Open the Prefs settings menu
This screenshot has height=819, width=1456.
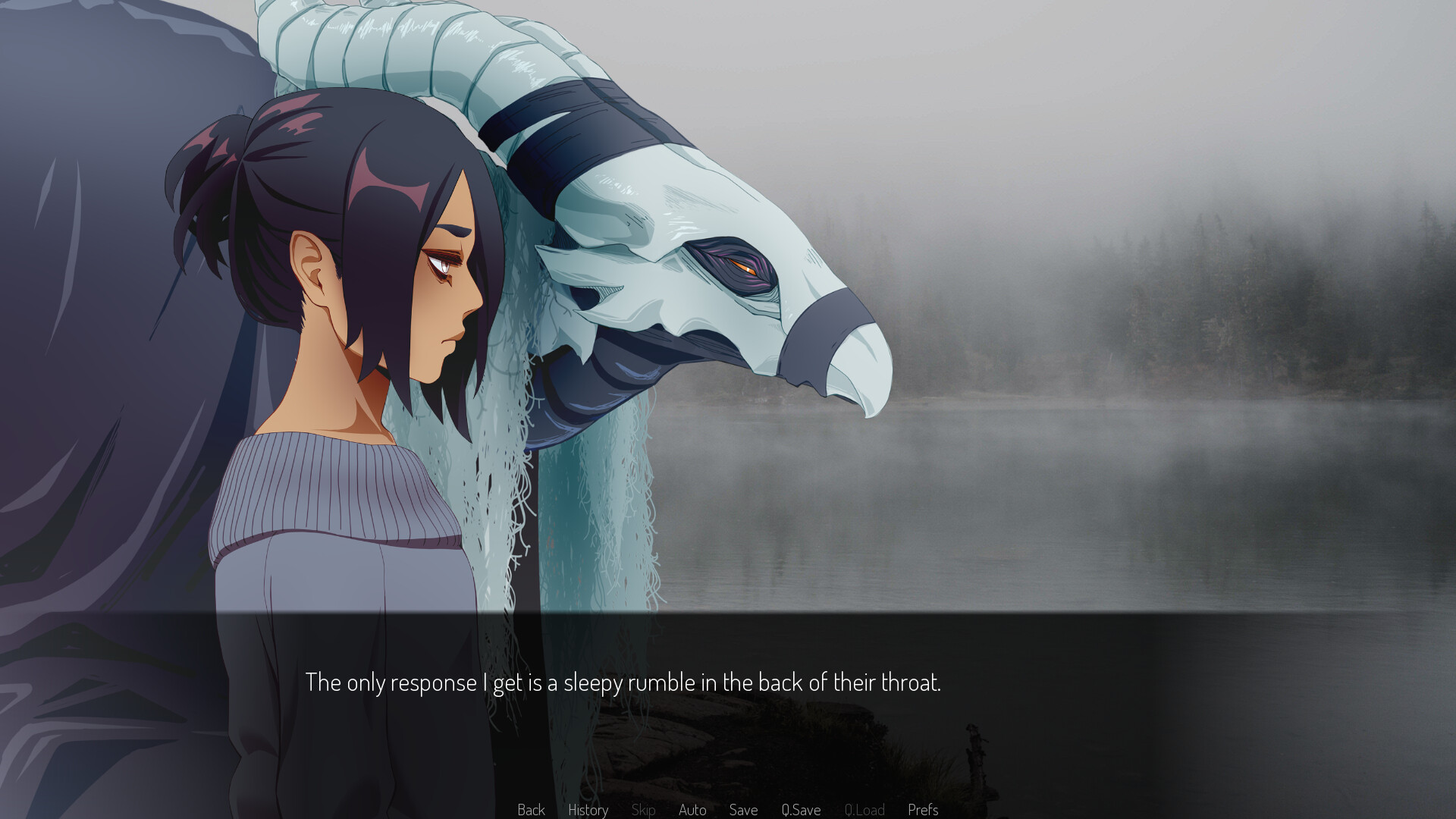(x=923, y=810)
